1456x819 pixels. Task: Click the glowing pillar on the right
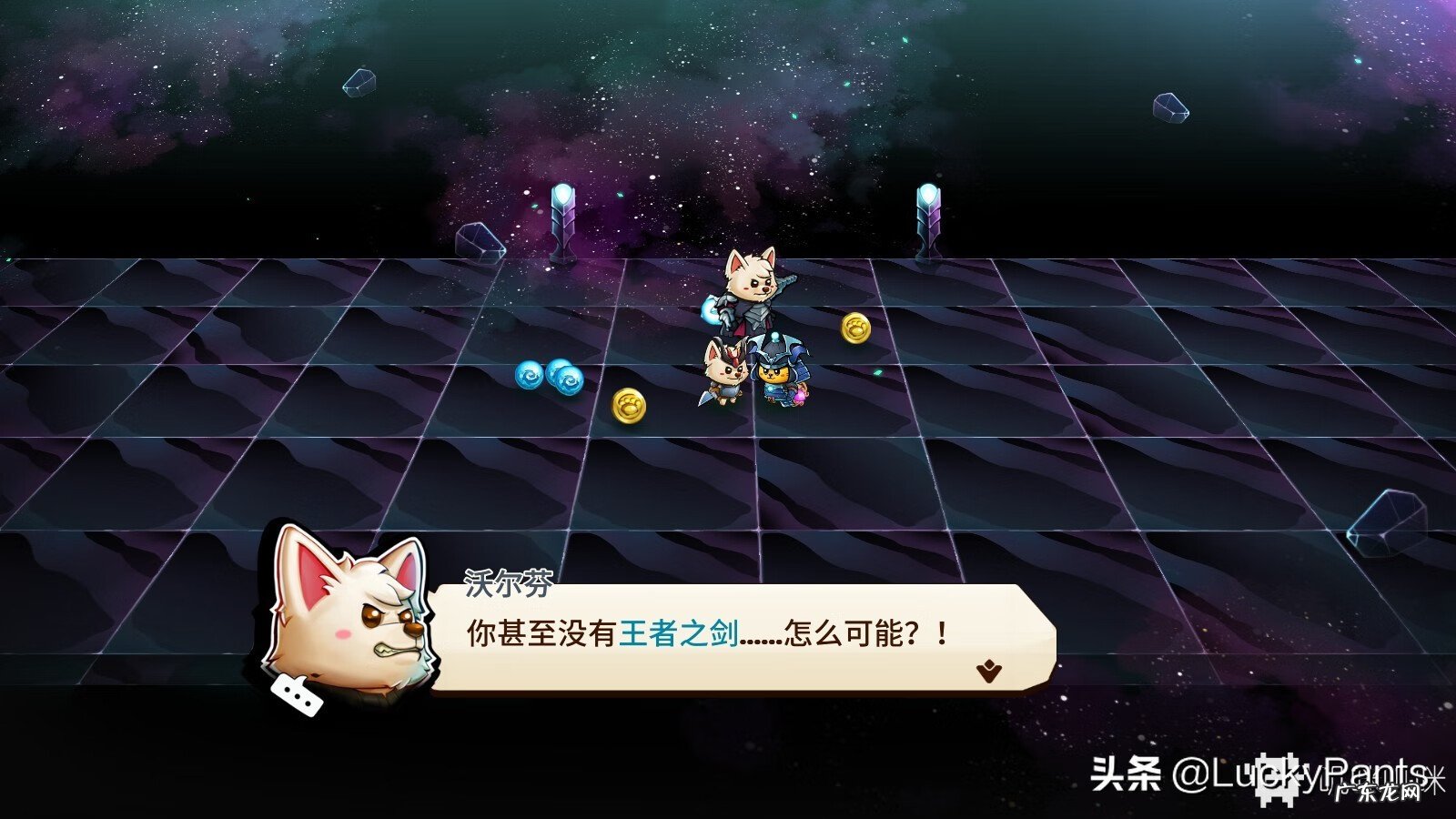(x=928, y=218)
